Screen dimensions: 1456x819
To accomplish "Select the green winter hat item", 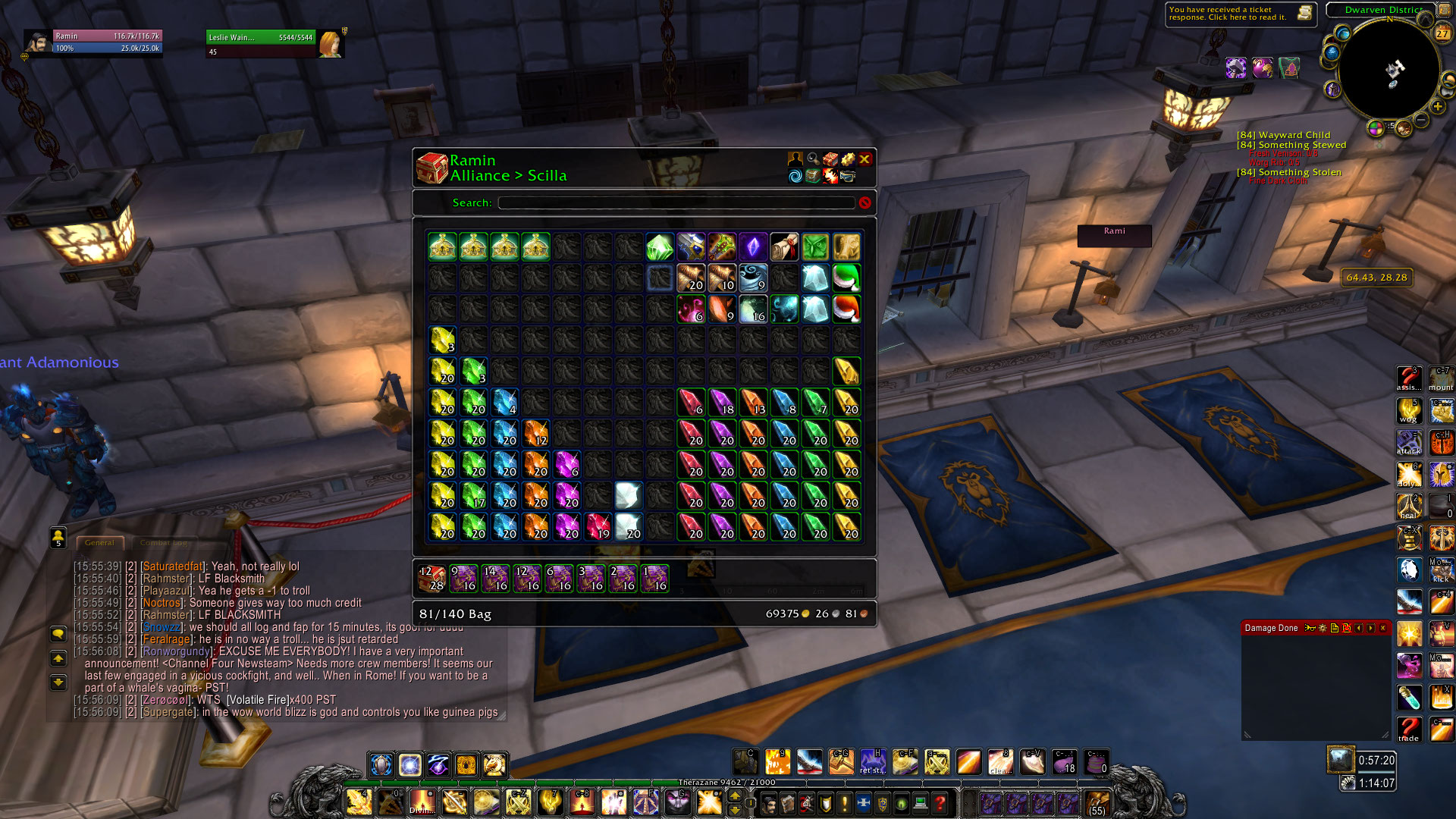I will (x=846, y=278).
